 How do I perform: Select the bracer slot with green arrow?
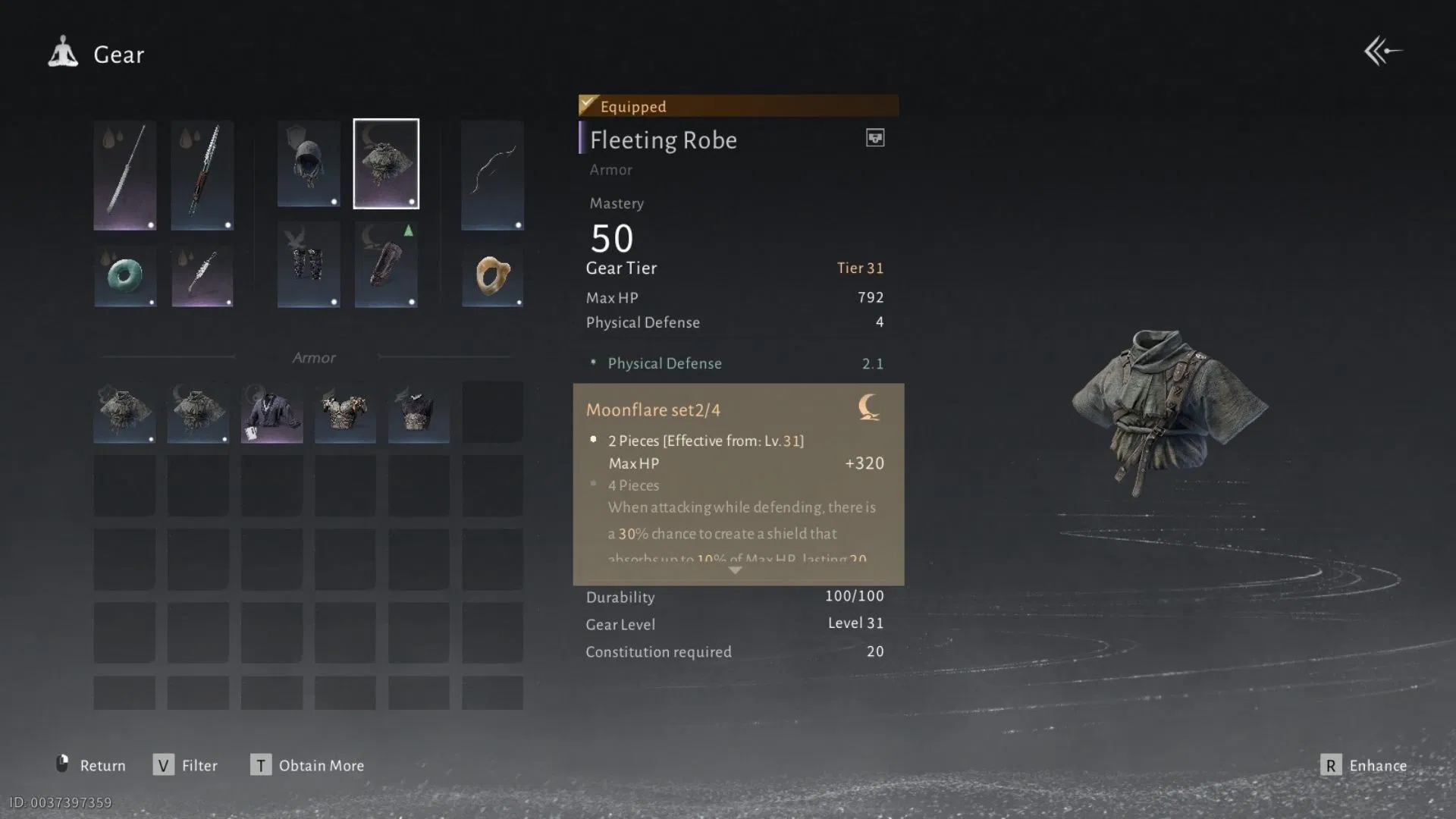pos(386,265)
